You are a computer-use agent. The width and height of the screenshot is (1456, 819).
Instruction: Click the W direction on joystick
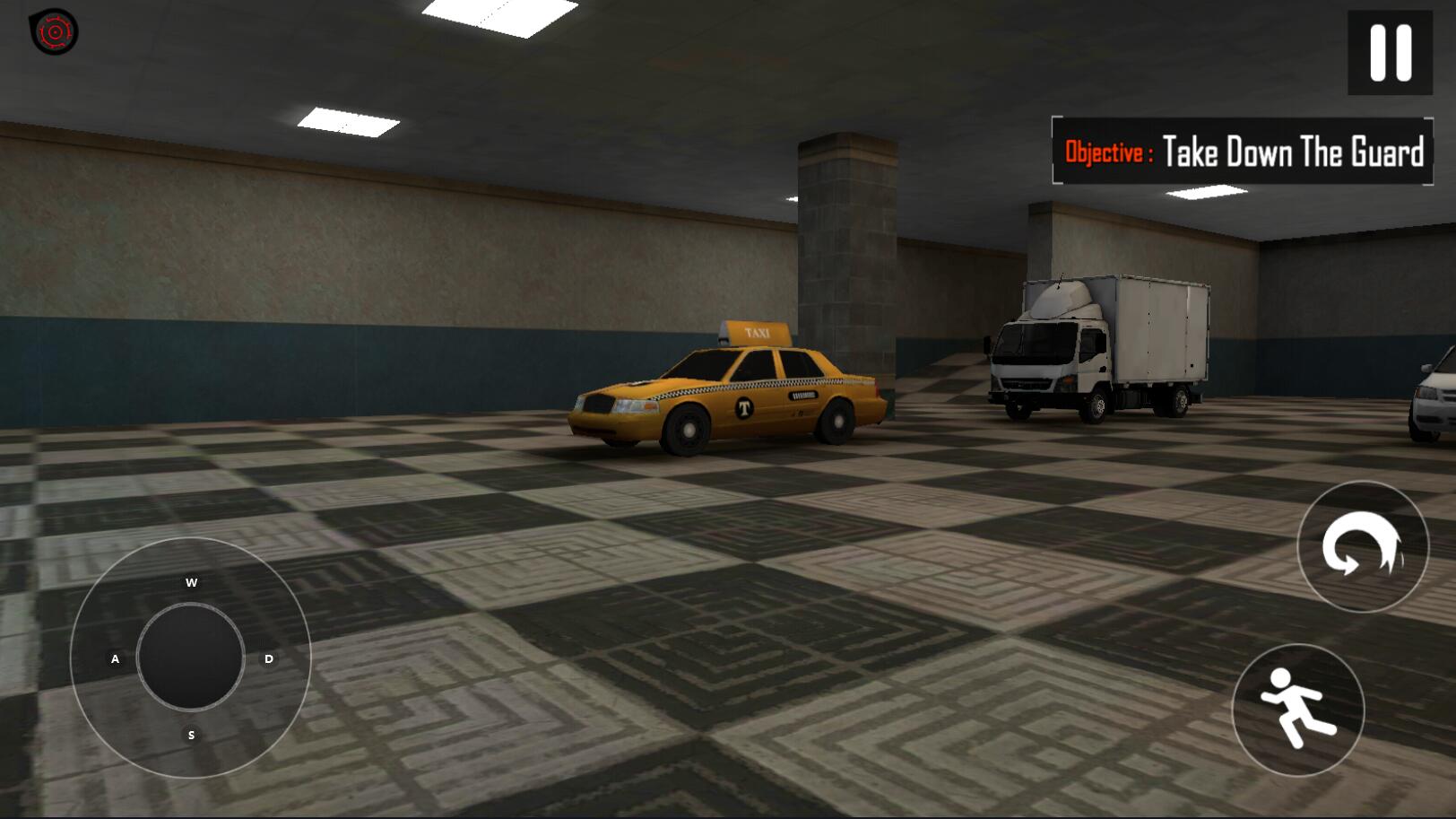[x=191, y=583]
